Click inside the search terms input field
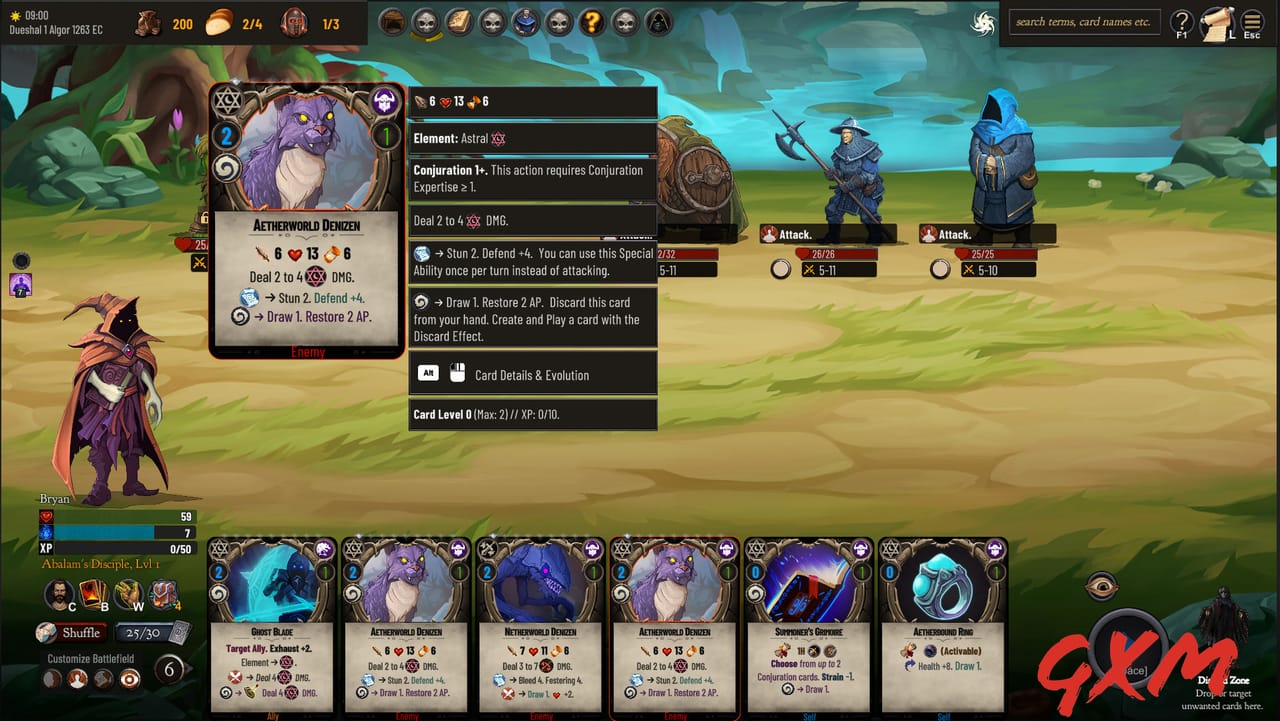 pyautogui.click(x=1083, y=22)
